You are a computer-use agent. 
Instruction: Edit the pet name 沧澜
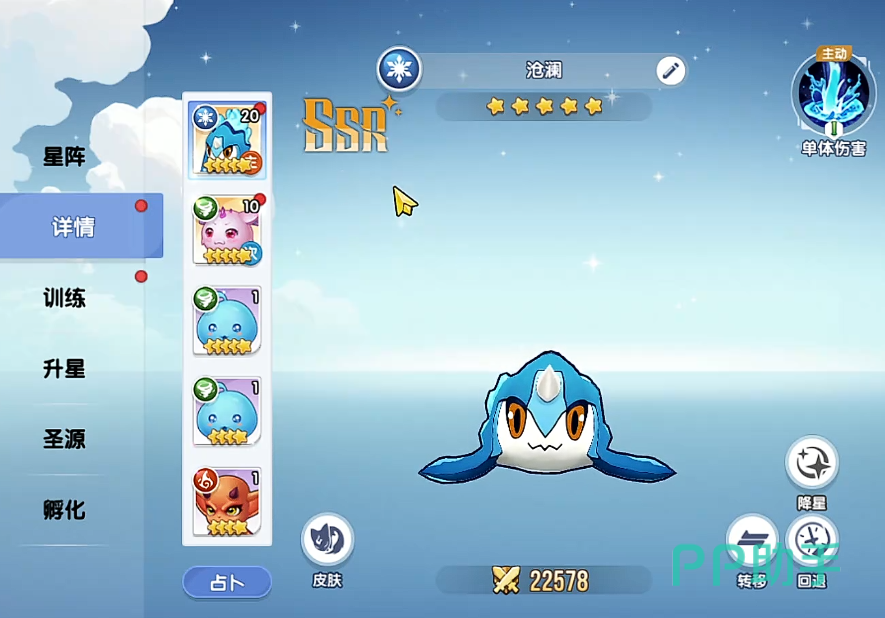point(671,71)
